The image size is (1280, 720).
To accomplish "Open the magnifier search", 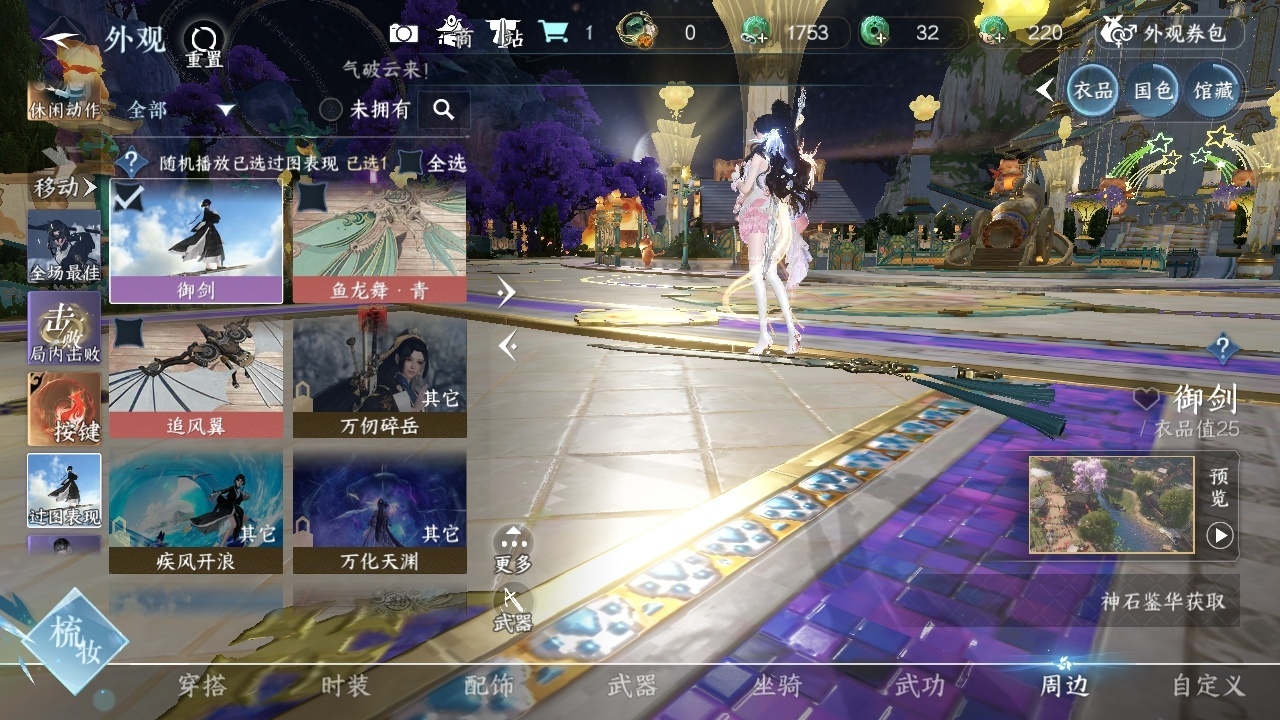I will (x=444, y=110).
